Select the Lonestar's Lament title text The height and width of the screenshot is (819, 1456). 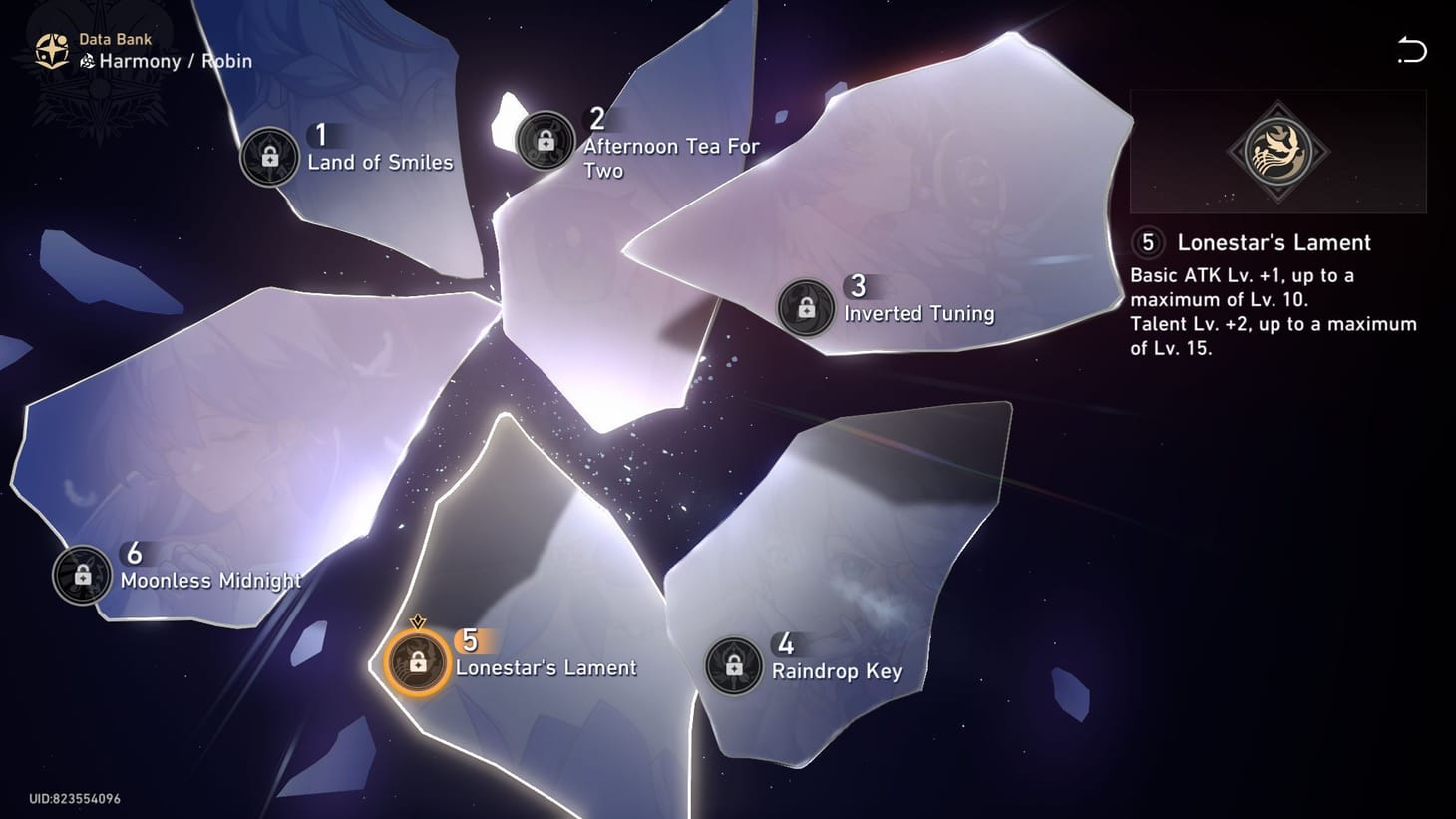coord(1274,242)
